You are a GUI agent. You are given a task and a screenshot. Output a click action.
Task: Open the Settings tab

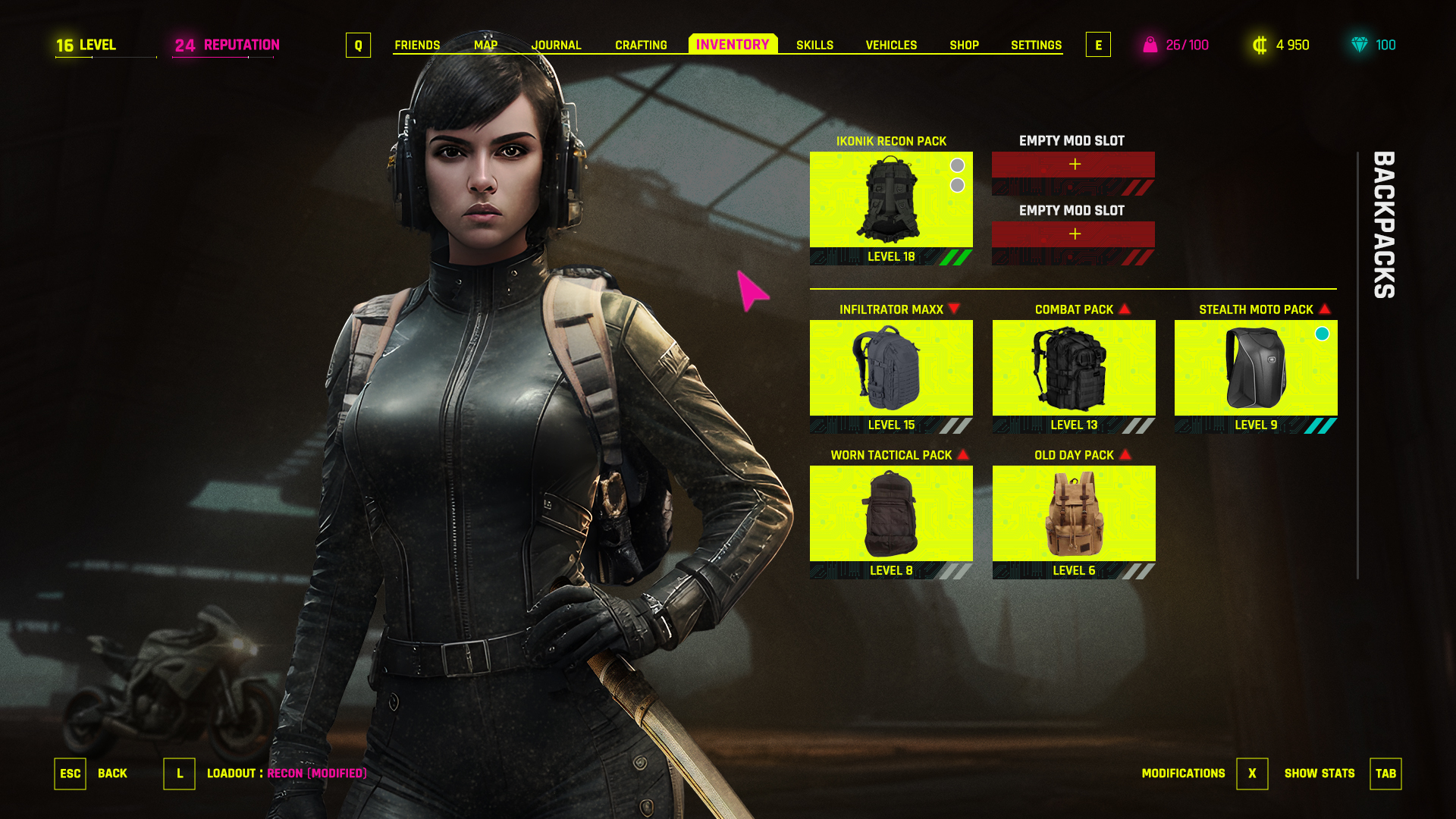[1036, 45]
